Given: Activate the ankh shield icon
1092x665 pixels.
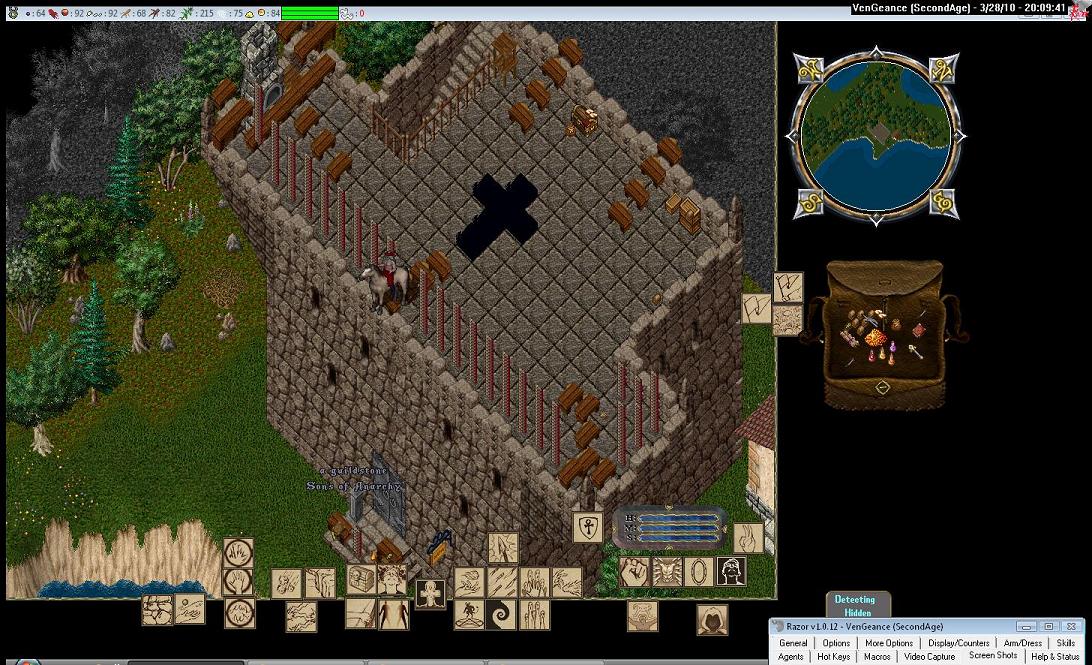Looking at the screenshot, I should (x=587, y=527).
